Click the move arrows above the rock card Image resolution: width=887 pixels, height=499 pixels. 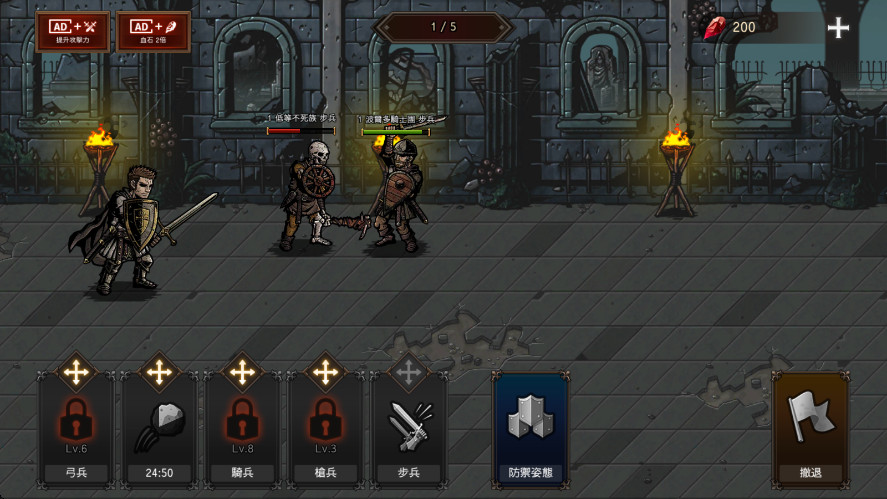click(x=158, y=373)
